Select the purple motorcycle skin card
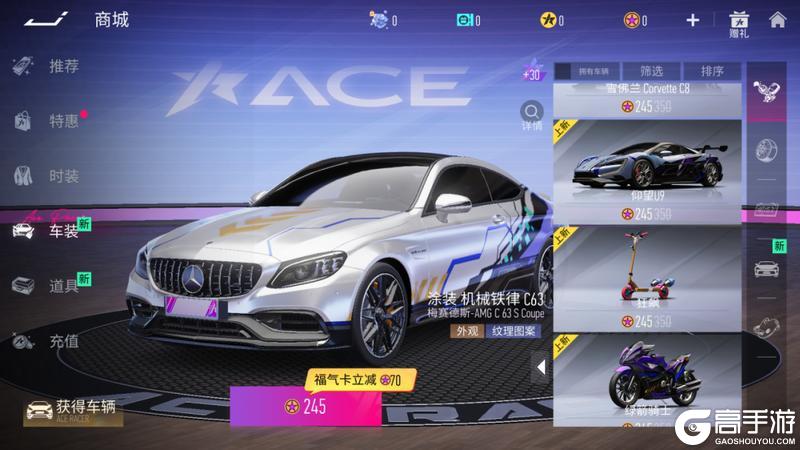 (647, 385)
